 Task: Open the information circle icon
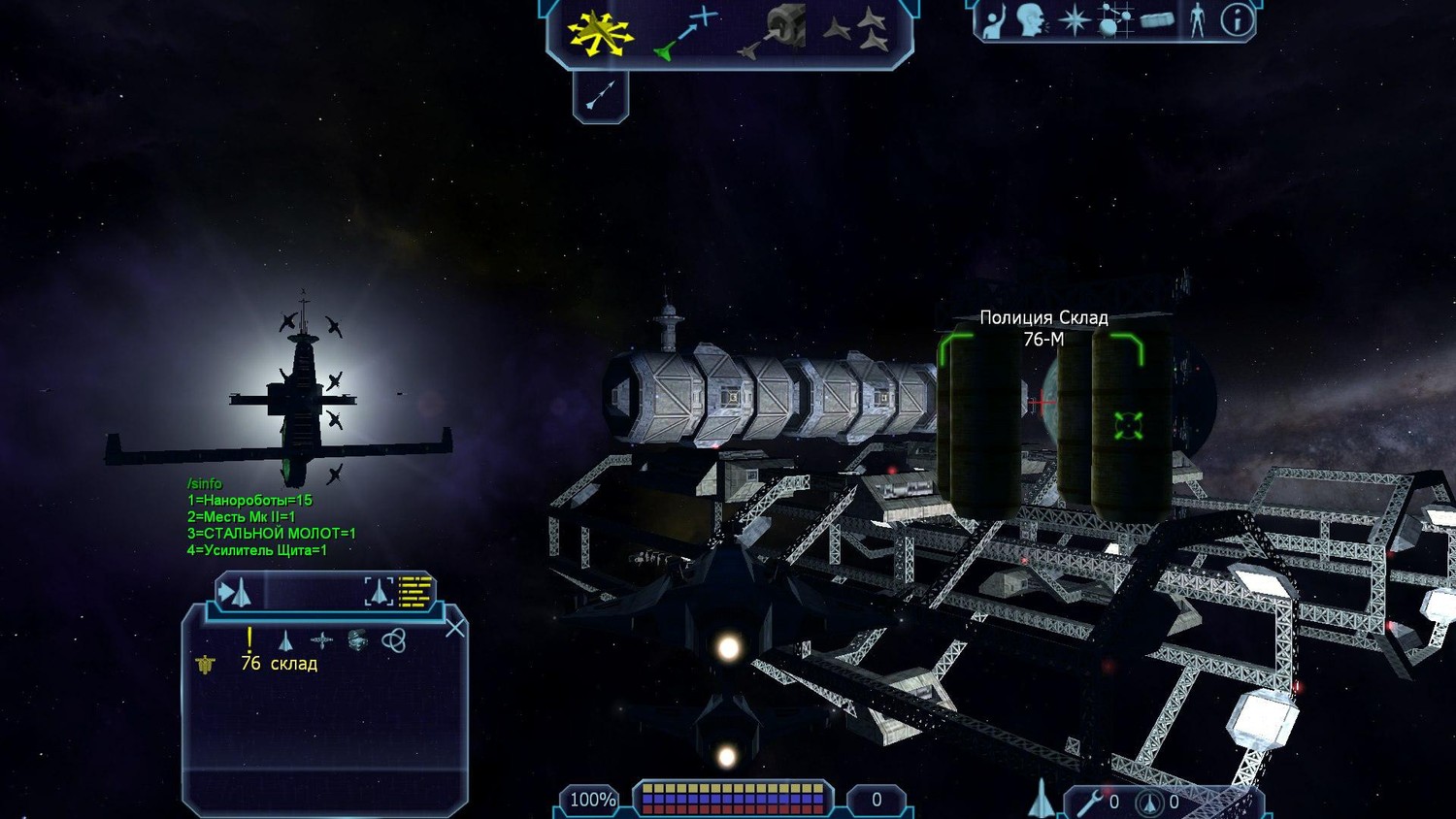tap(1237, 20)
